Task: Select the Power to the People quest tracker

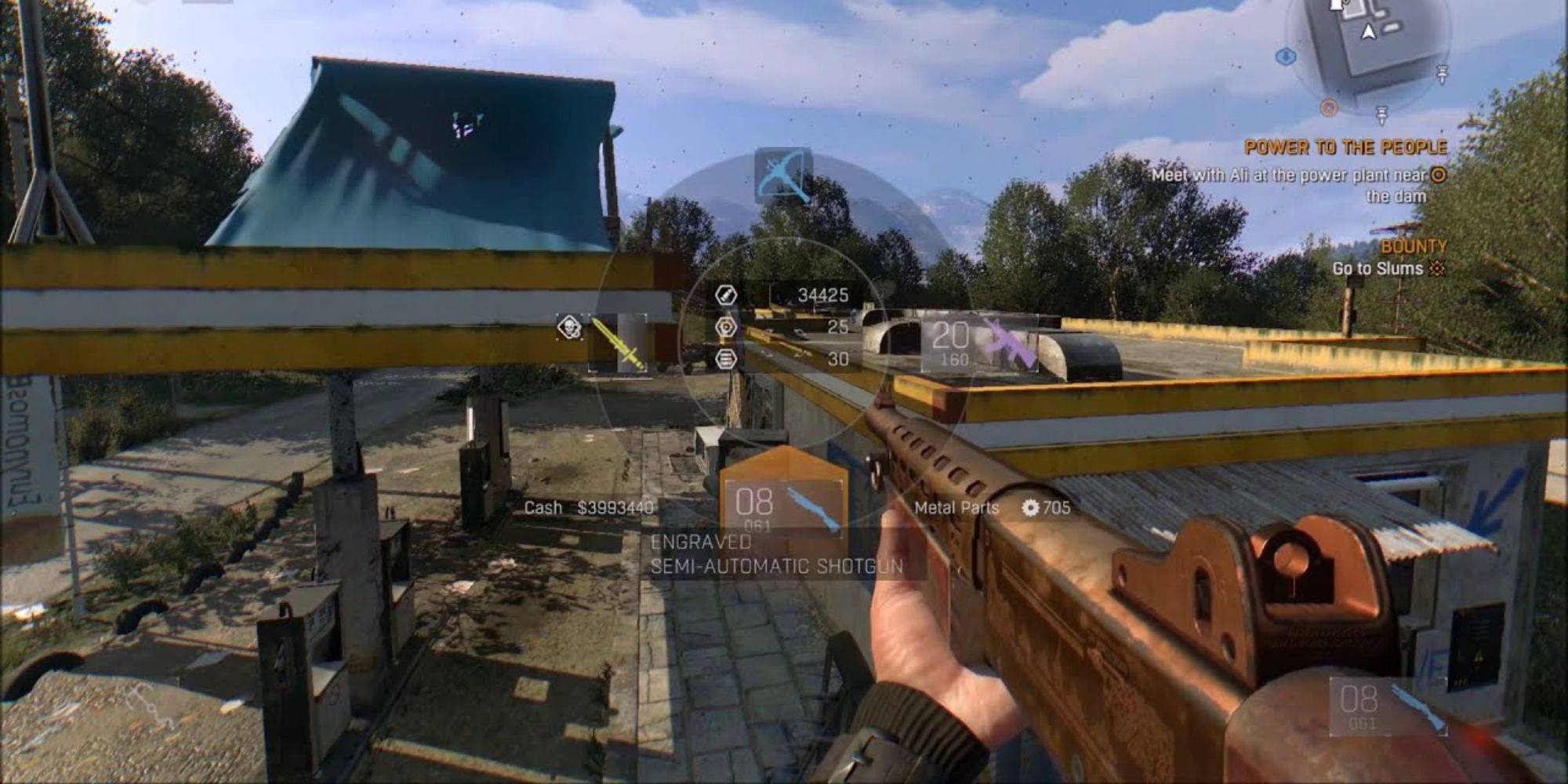Action: point(1345,147)
